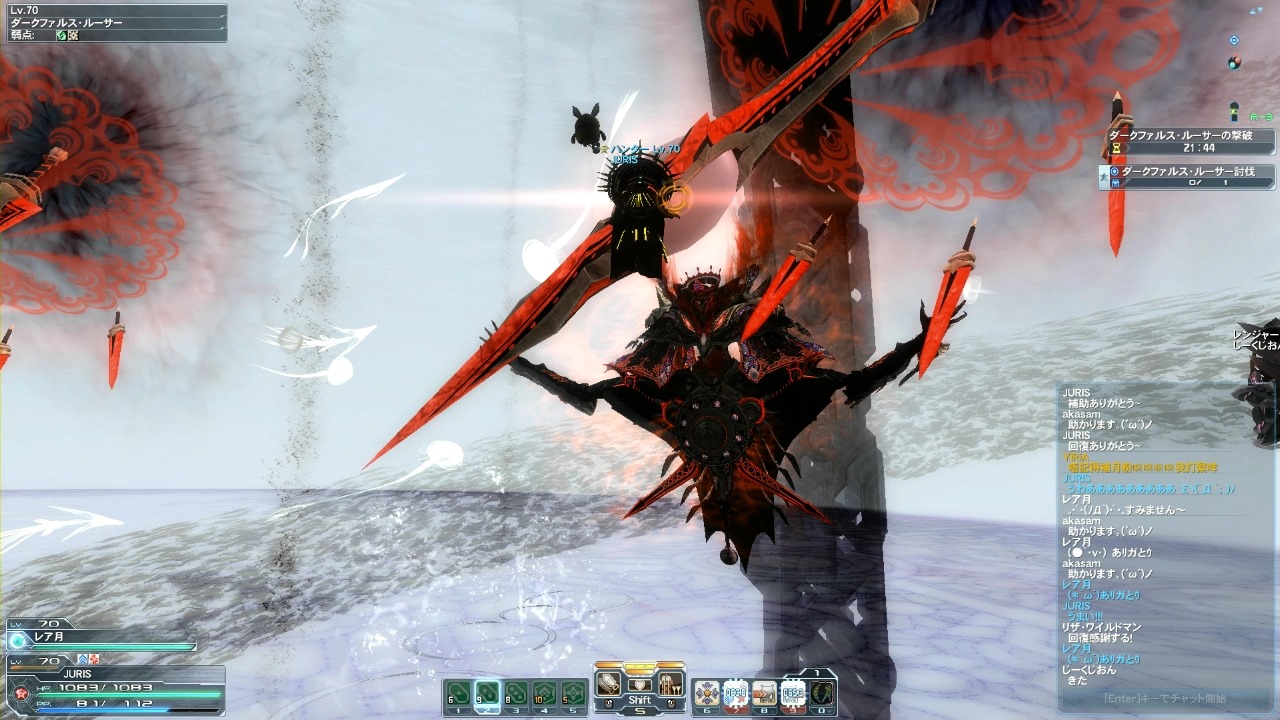Select party member レア月 status panel
This screenshot has height=720, width=1280.
pyautogui.click(x=100, y=636)
